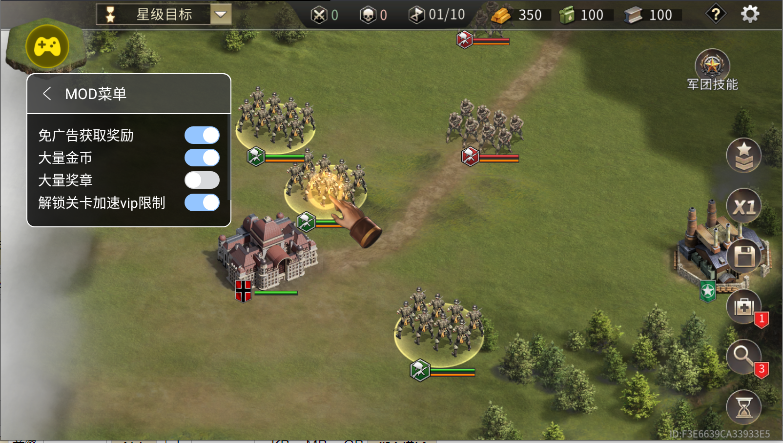Activate 军团技能 legion skill

click(x=712, y=66)
